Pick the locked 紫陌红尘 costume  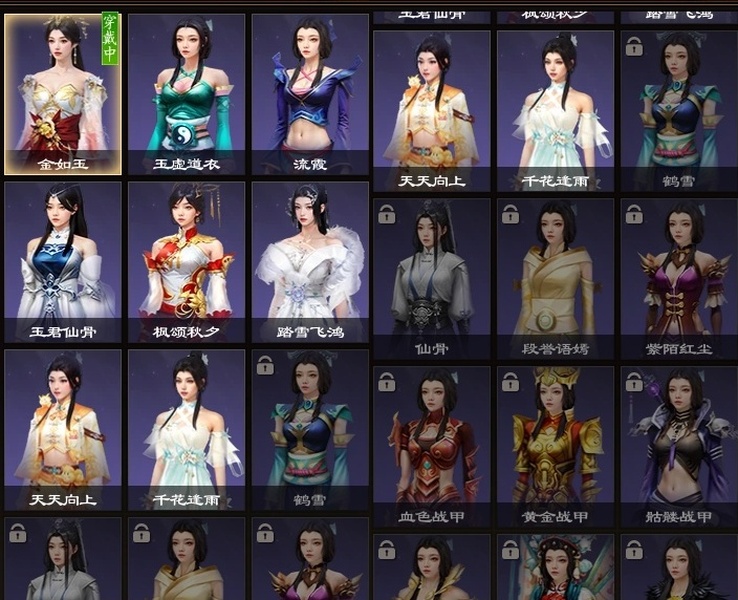[679, 278]
